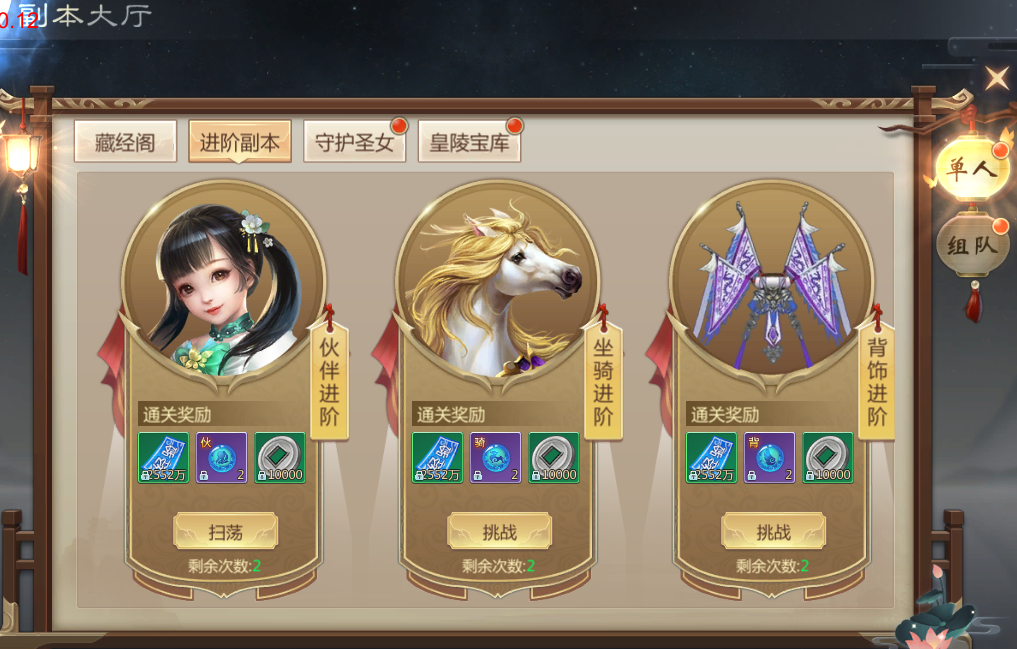Image resolution: width=1017 pixels, height=649 pixels.
Task: Choose the 单人 lantern mode
Action: [972, 168]
